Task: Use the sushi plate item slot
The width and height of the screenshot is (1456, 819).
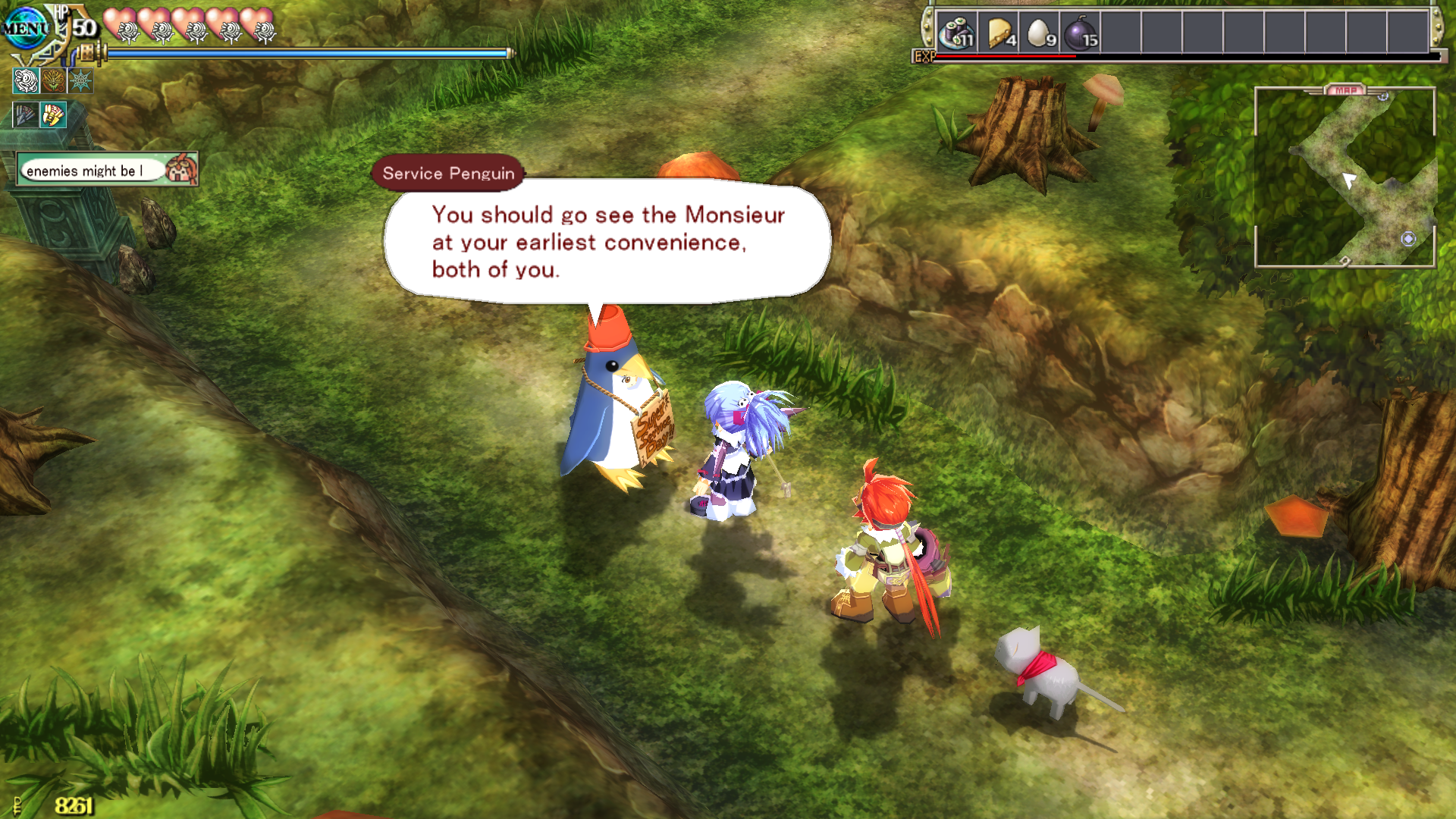Action: 956,33
